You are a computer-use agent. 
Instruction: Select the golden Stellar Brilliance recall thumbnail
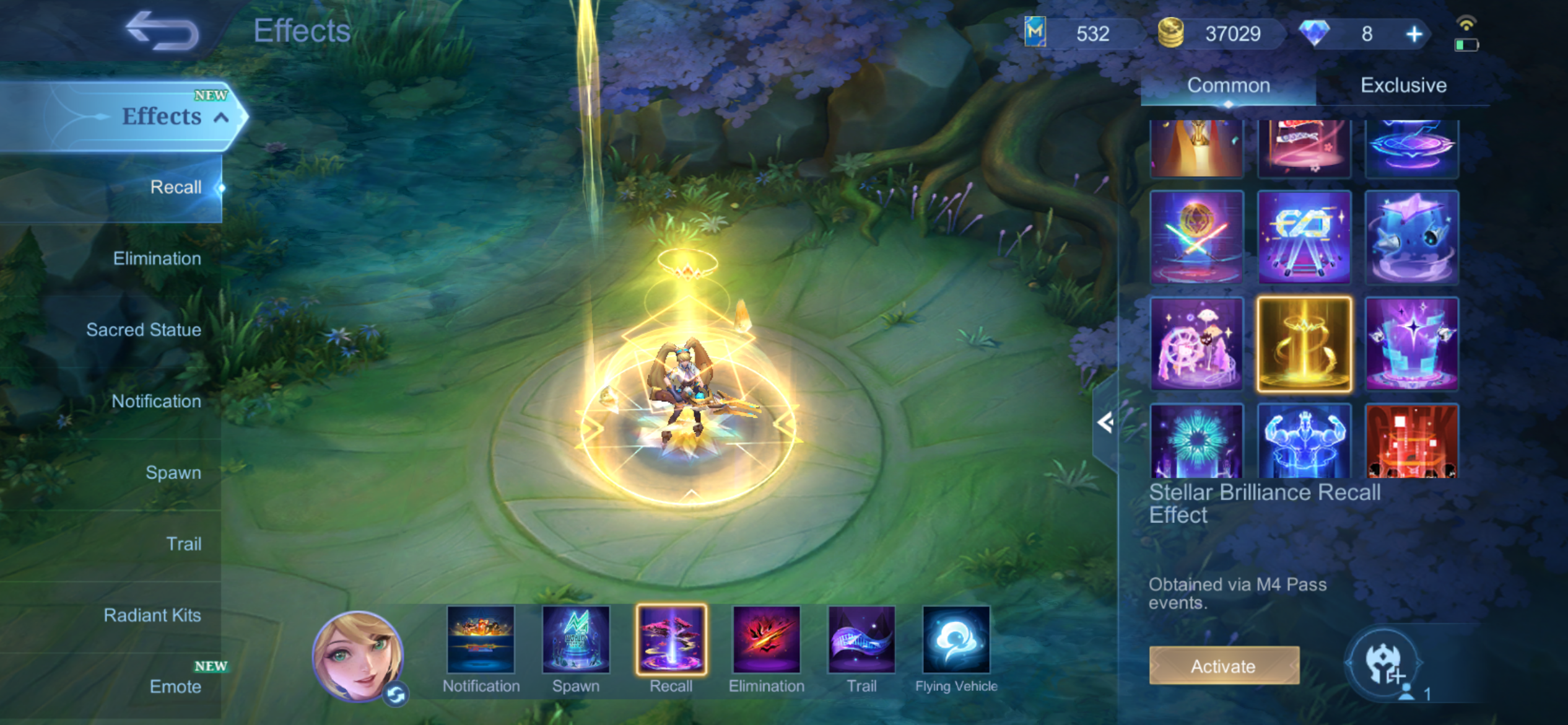[1304, 344]
